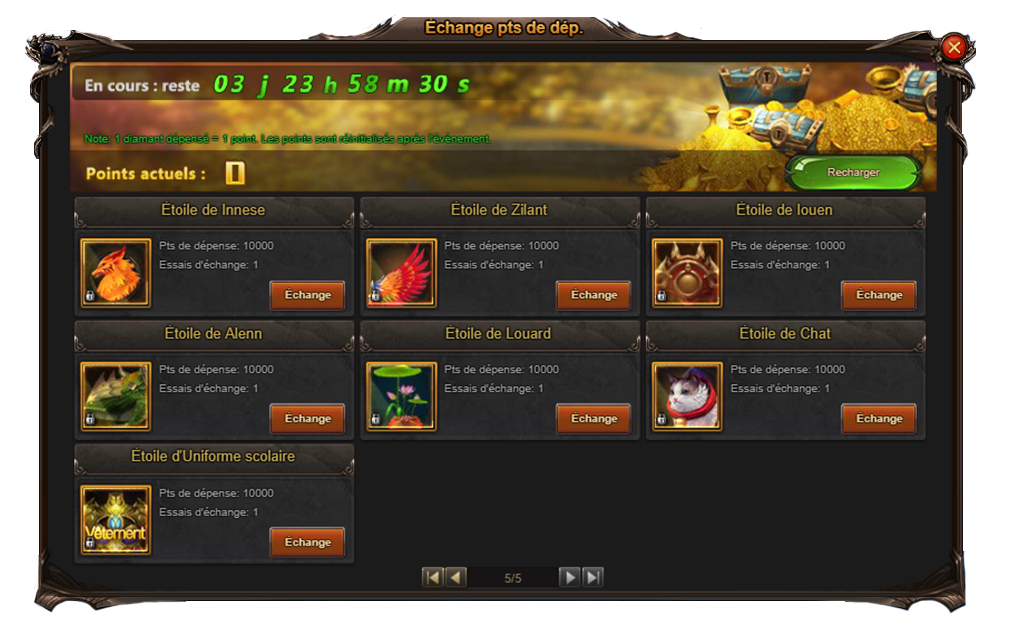Go to the next page
Viewport: 1018px width, 630px height.
[569, 577]
